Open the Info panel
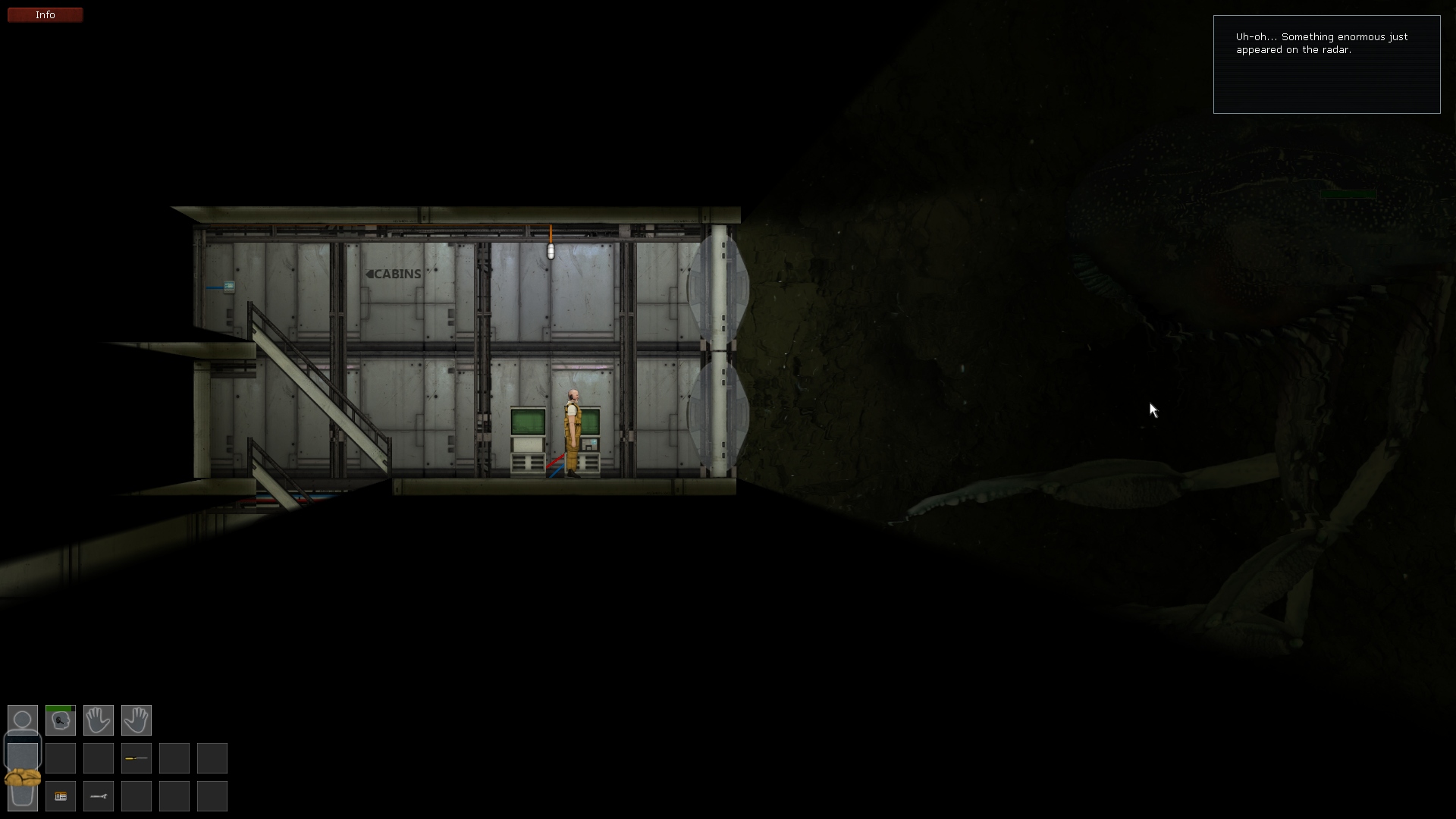The image size is (1456, 819). [45, 14]
